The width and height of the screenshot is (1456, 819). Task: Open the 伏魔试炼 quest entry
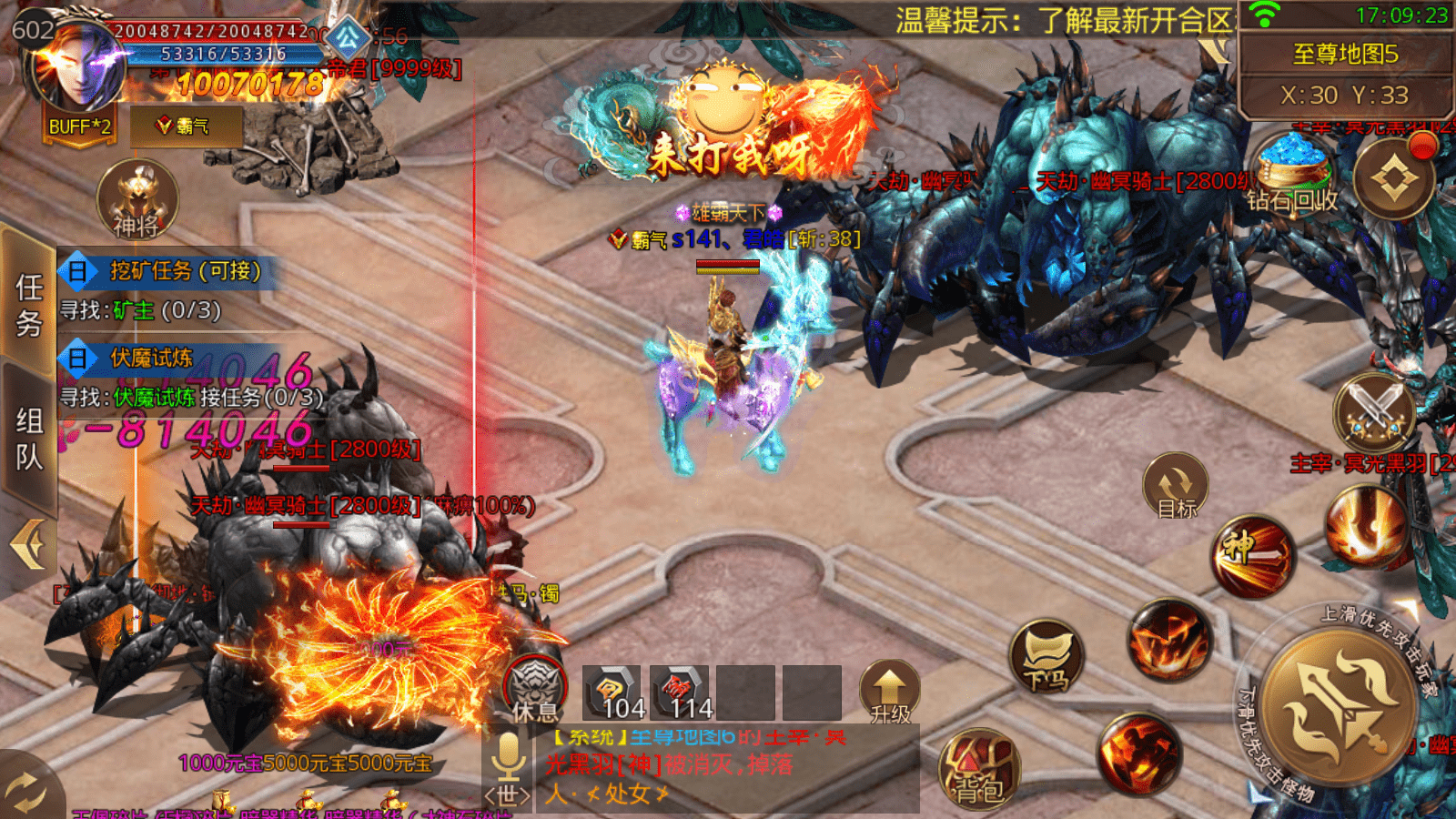click(x=152, y=359)
